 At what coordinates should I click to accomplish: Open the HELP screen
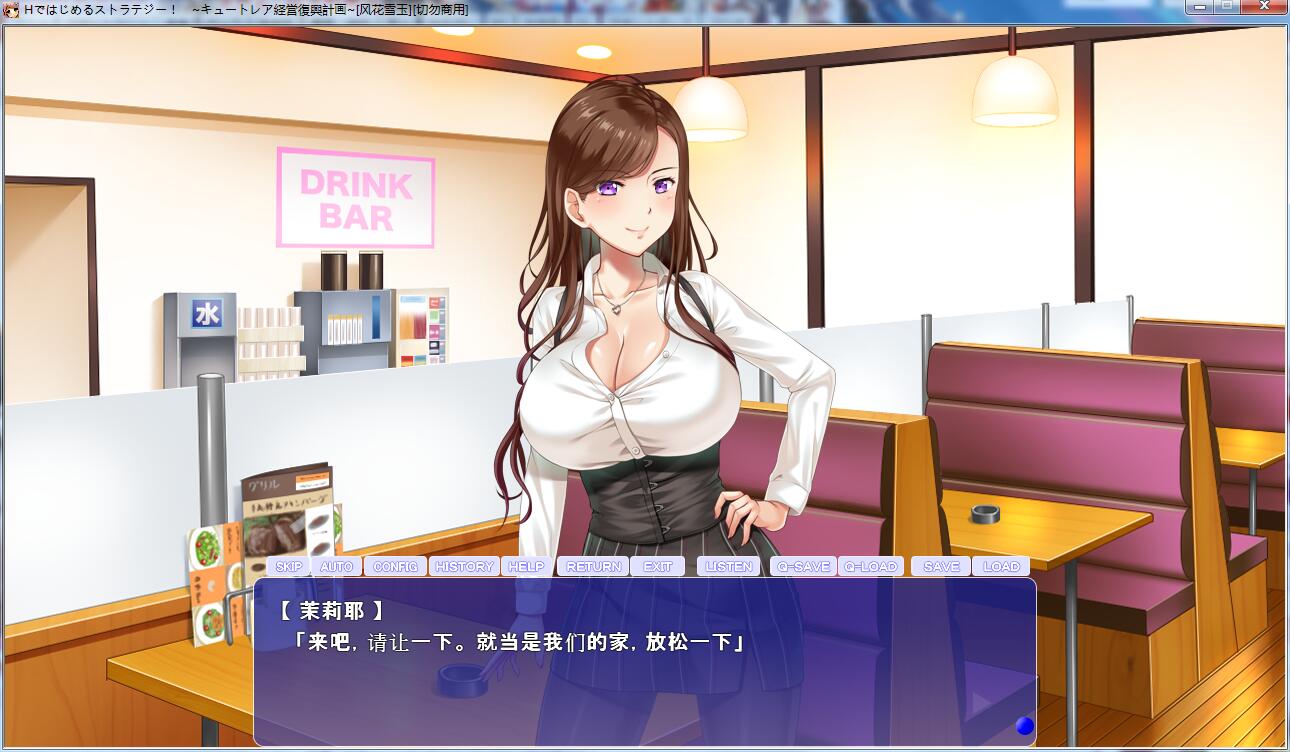(527, 566)
